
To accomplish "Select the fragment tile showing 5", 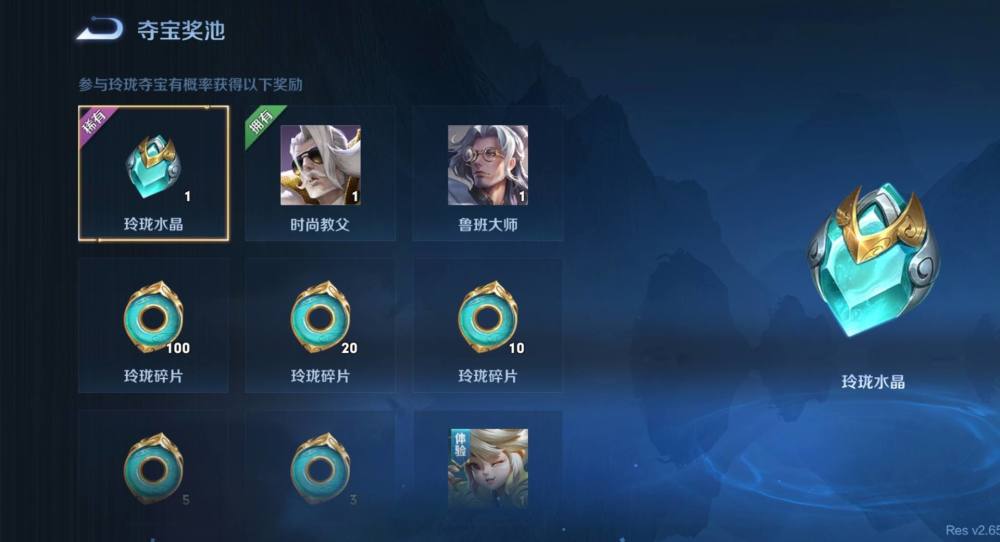I will pos(153,468).
